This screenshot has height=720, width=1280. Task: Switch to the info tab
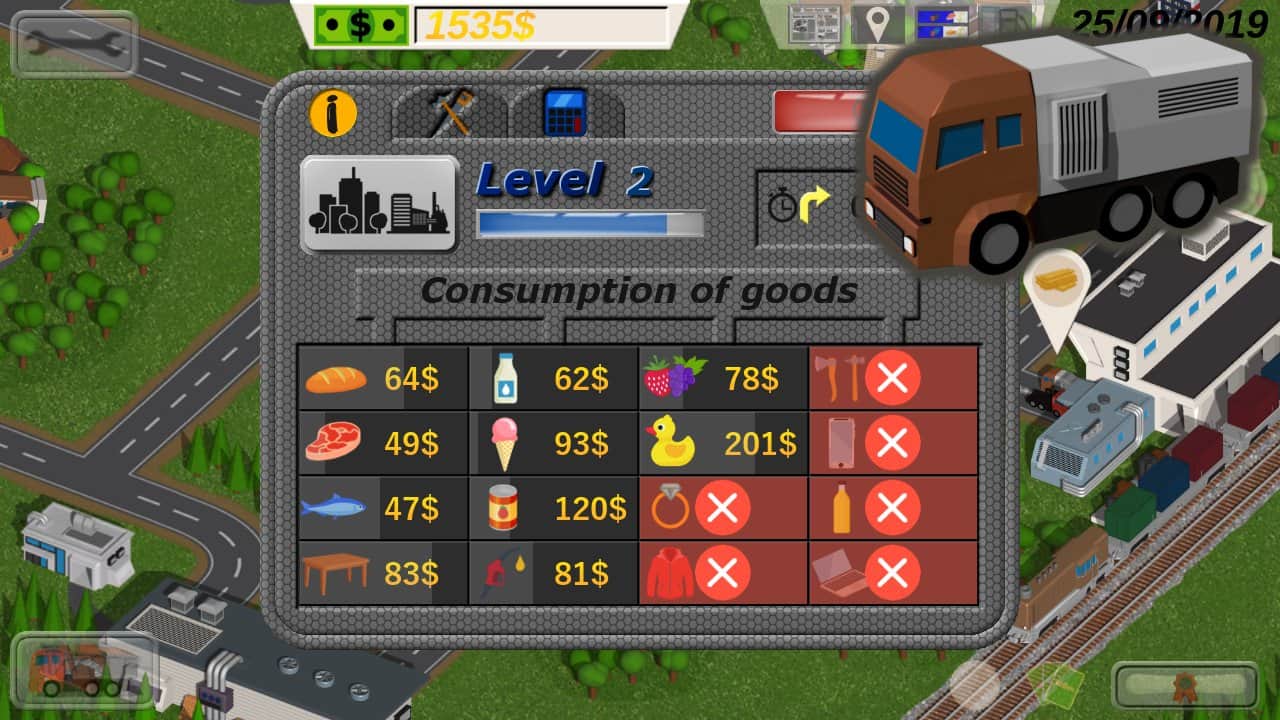[333, 113]
